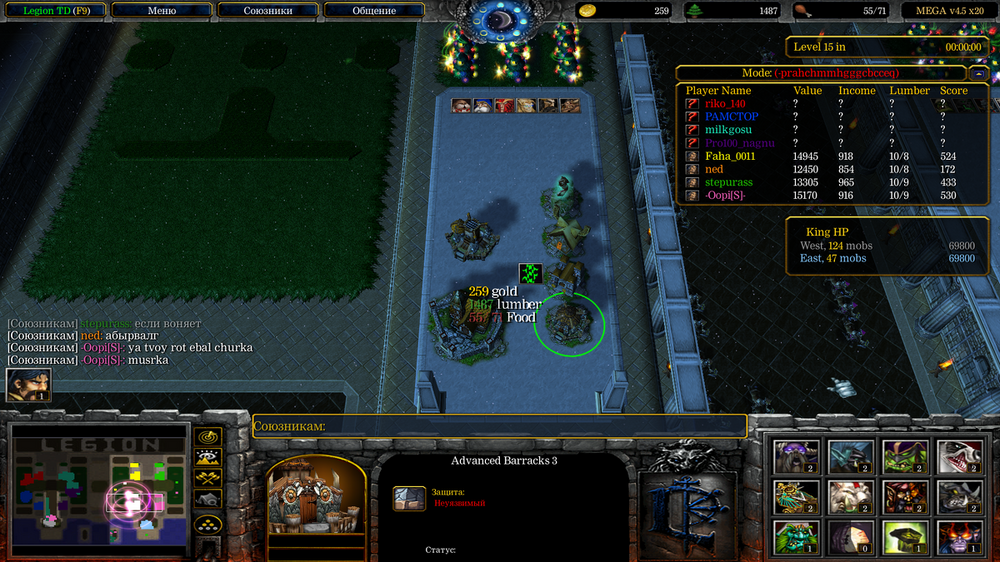Choose the green masked orc unit icon
The width and height of the screenshot is (1000, 562).
904,456
